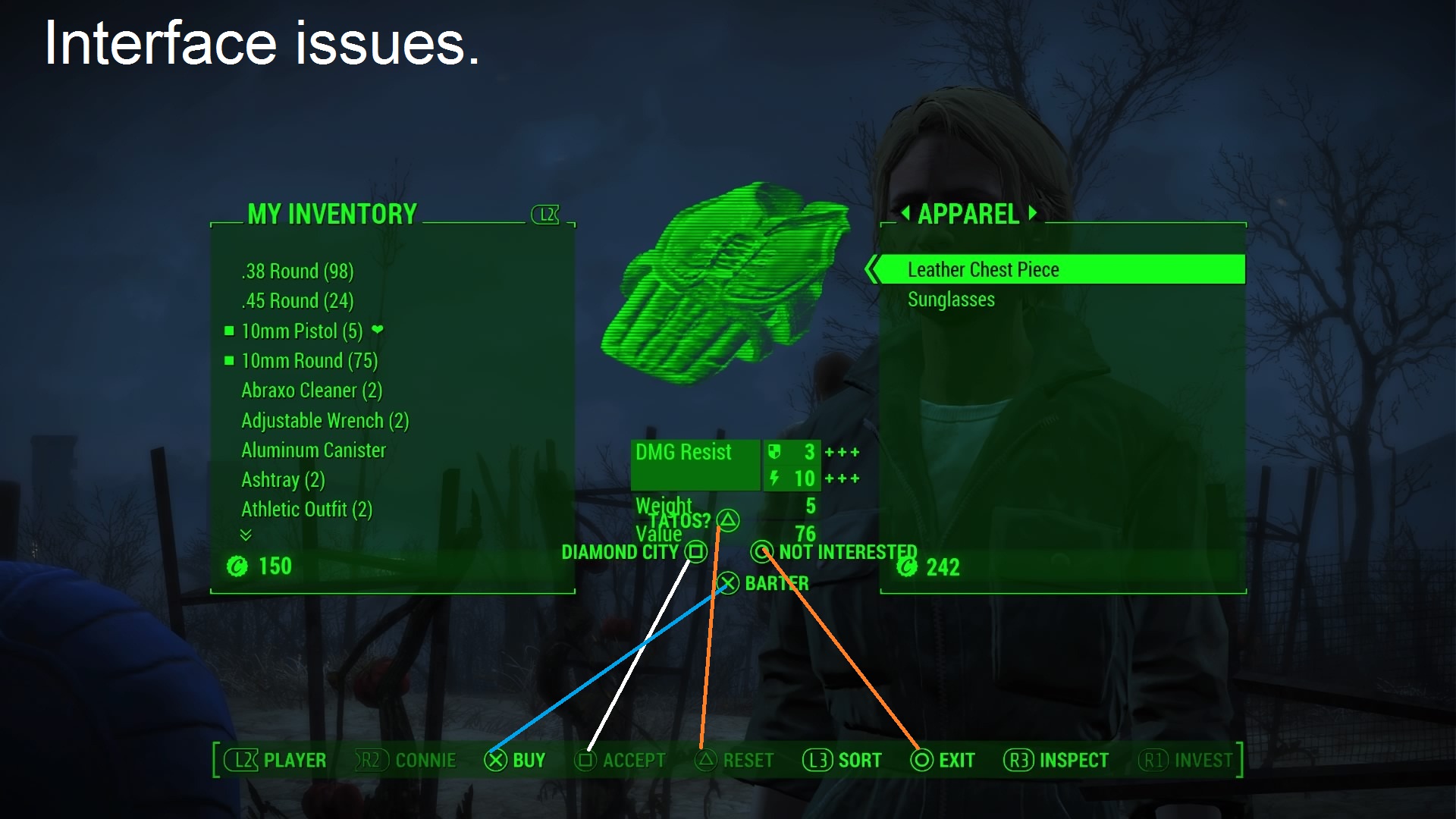Toggle the equipped marker beside 10mm Round
1456x819 pixels.
pyautogui.click(x=228, y=361)
